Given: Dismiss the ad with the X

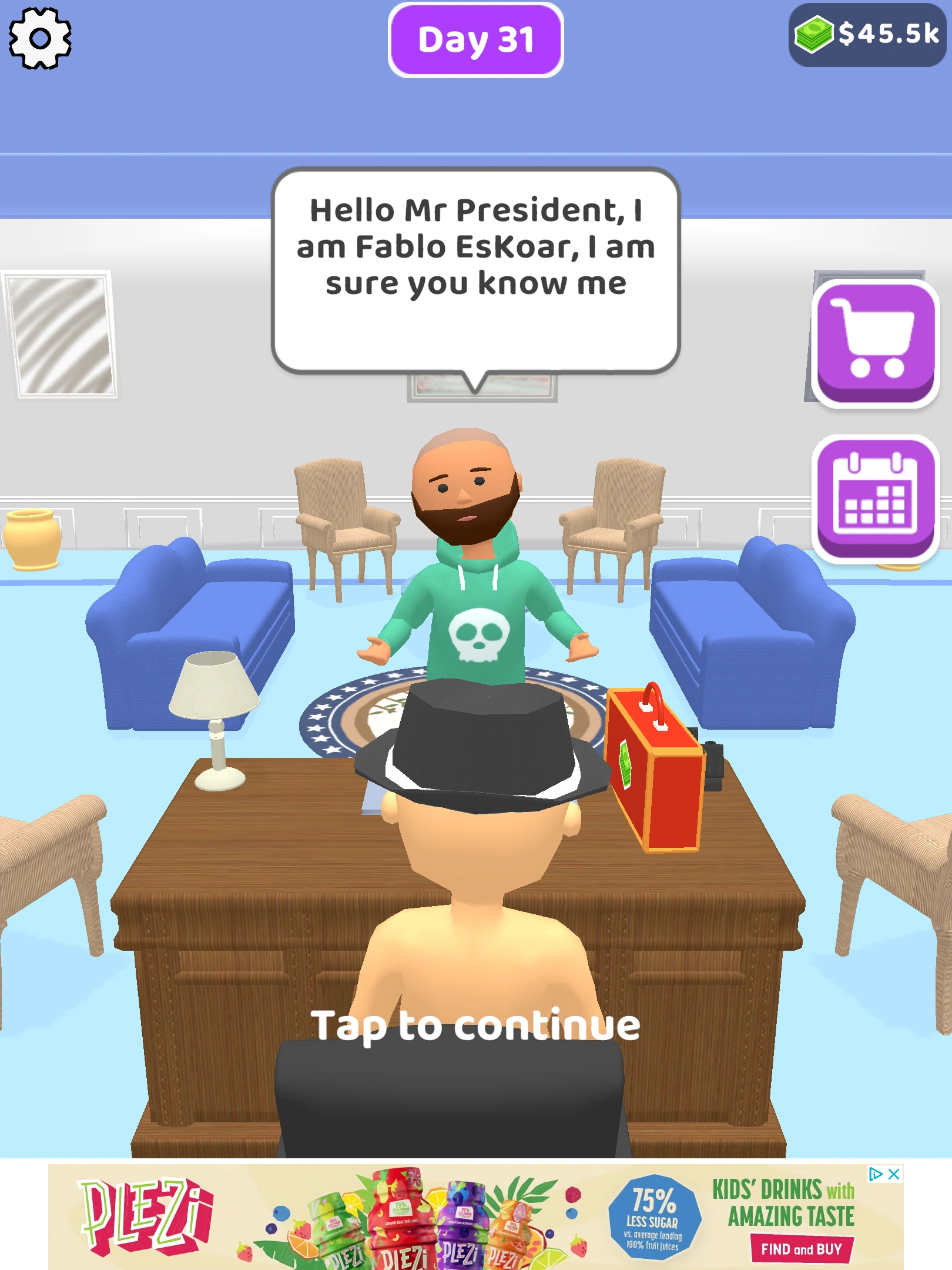Looking at the screenshot, I should pyautogui.click(x=893, y=1174).
